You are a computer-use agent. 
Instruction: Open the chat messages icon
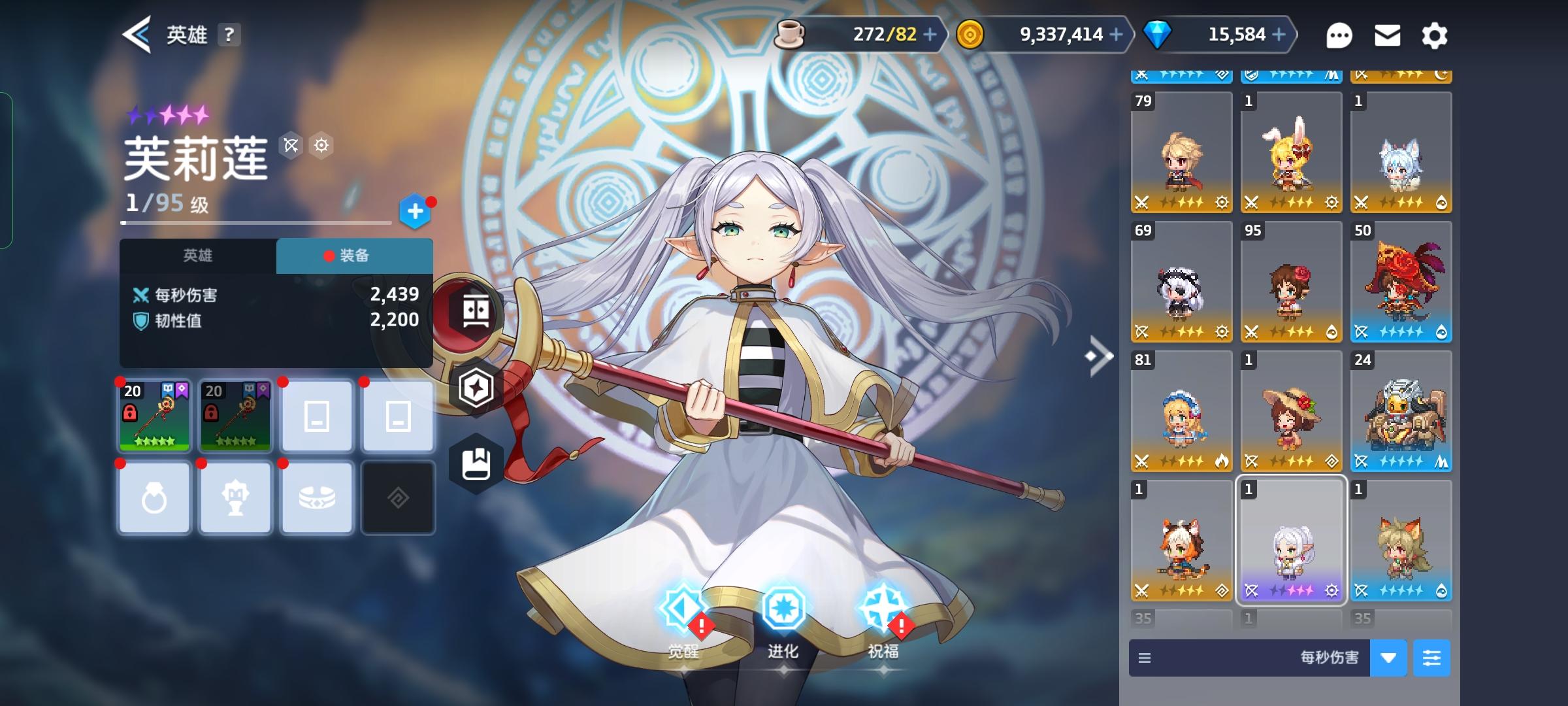pos(1340,35)
